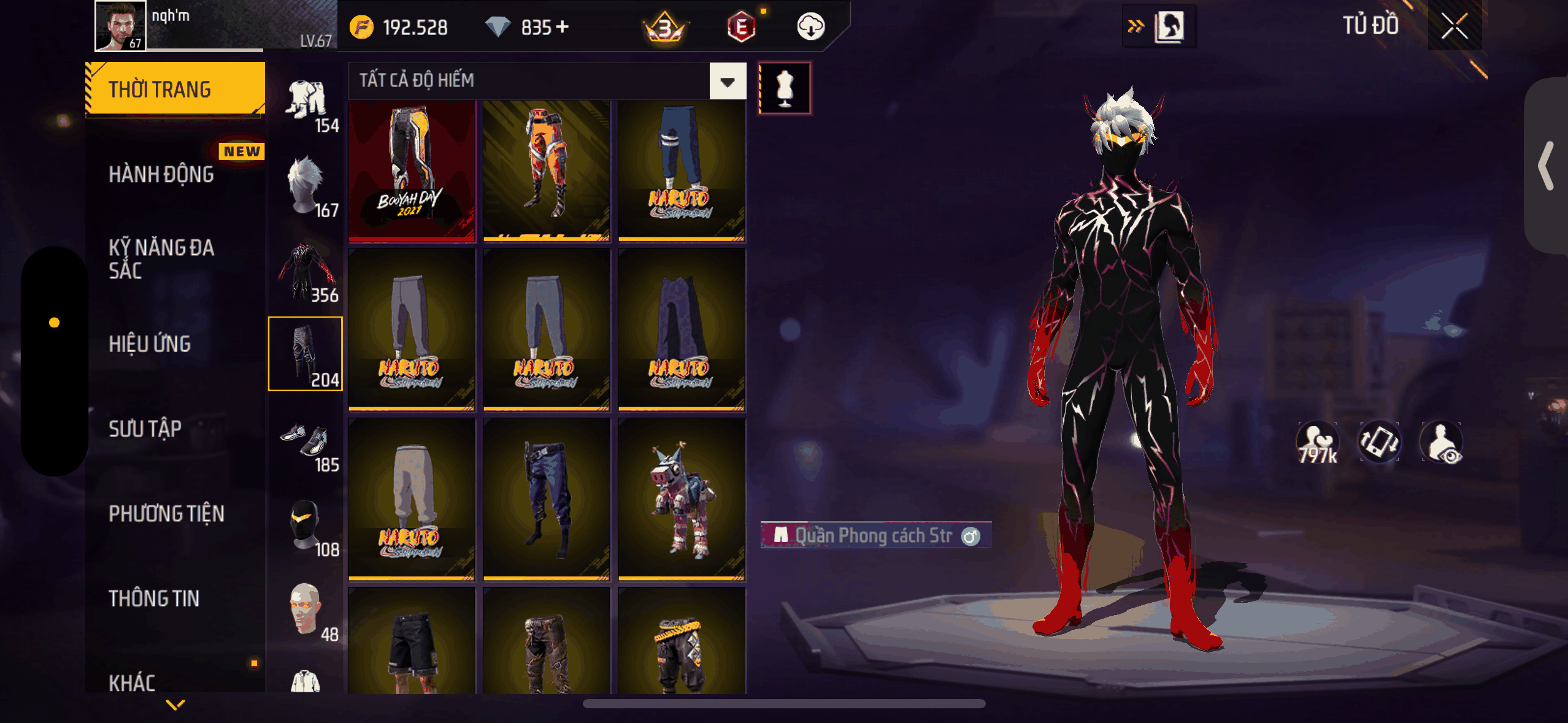Pick the pig-shaped costume item

point(681,499)
